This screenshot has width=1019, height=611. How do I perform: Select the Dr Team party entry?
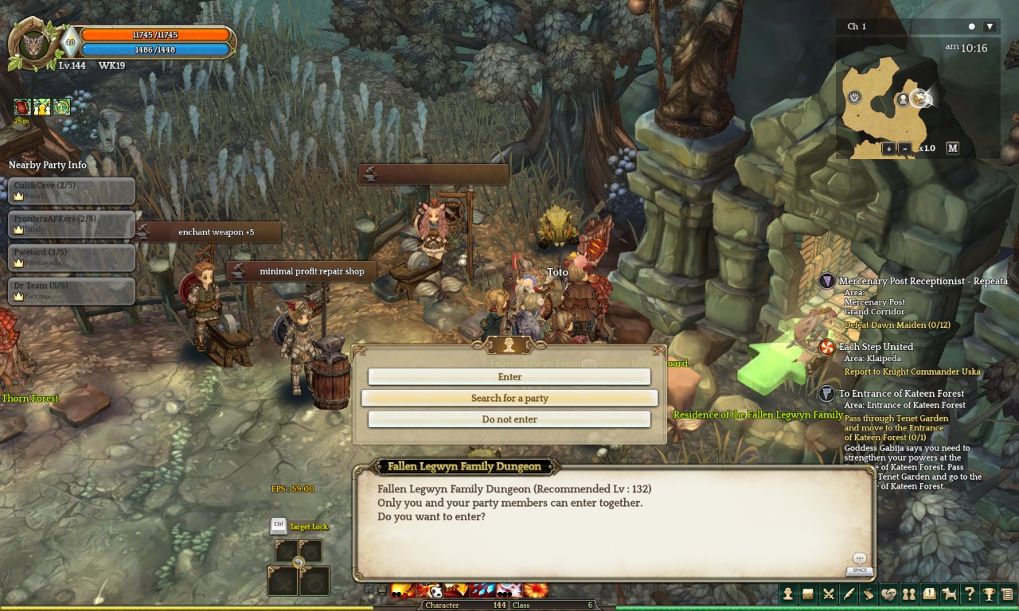tap(71, 290)
